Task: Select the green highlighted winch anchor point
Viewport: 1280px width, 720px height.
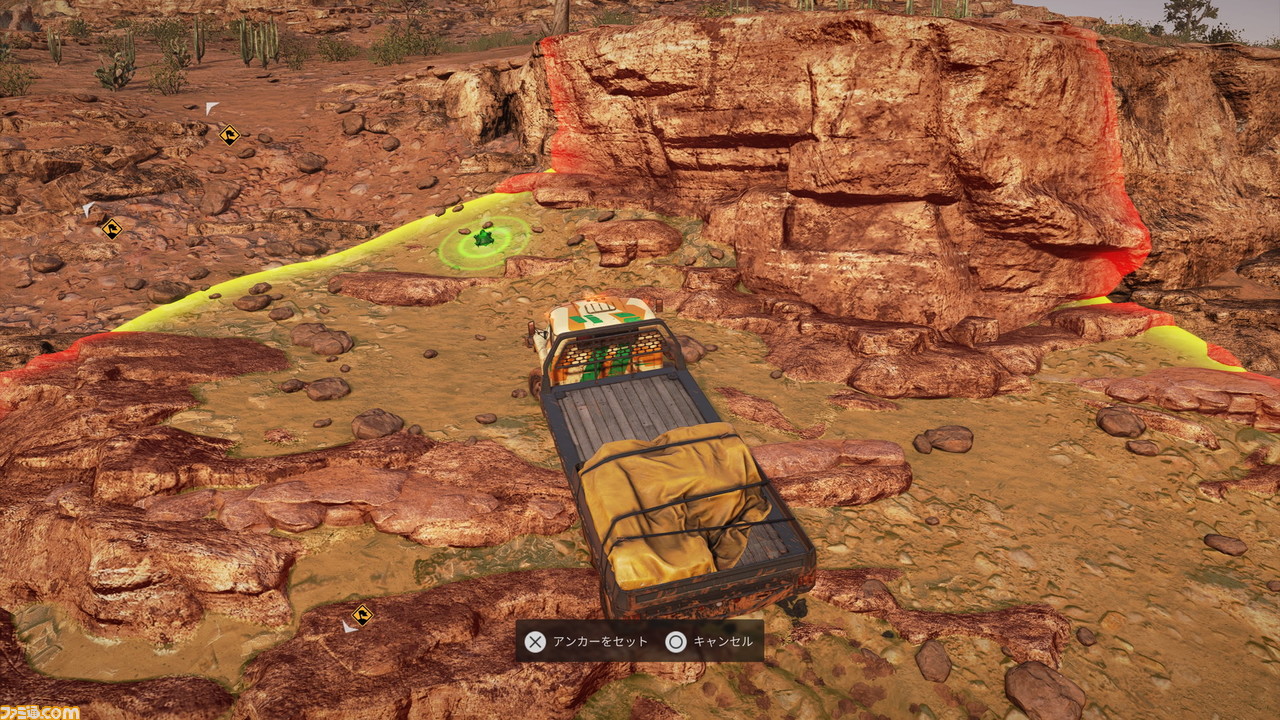Action: click(x=484, y=240)
